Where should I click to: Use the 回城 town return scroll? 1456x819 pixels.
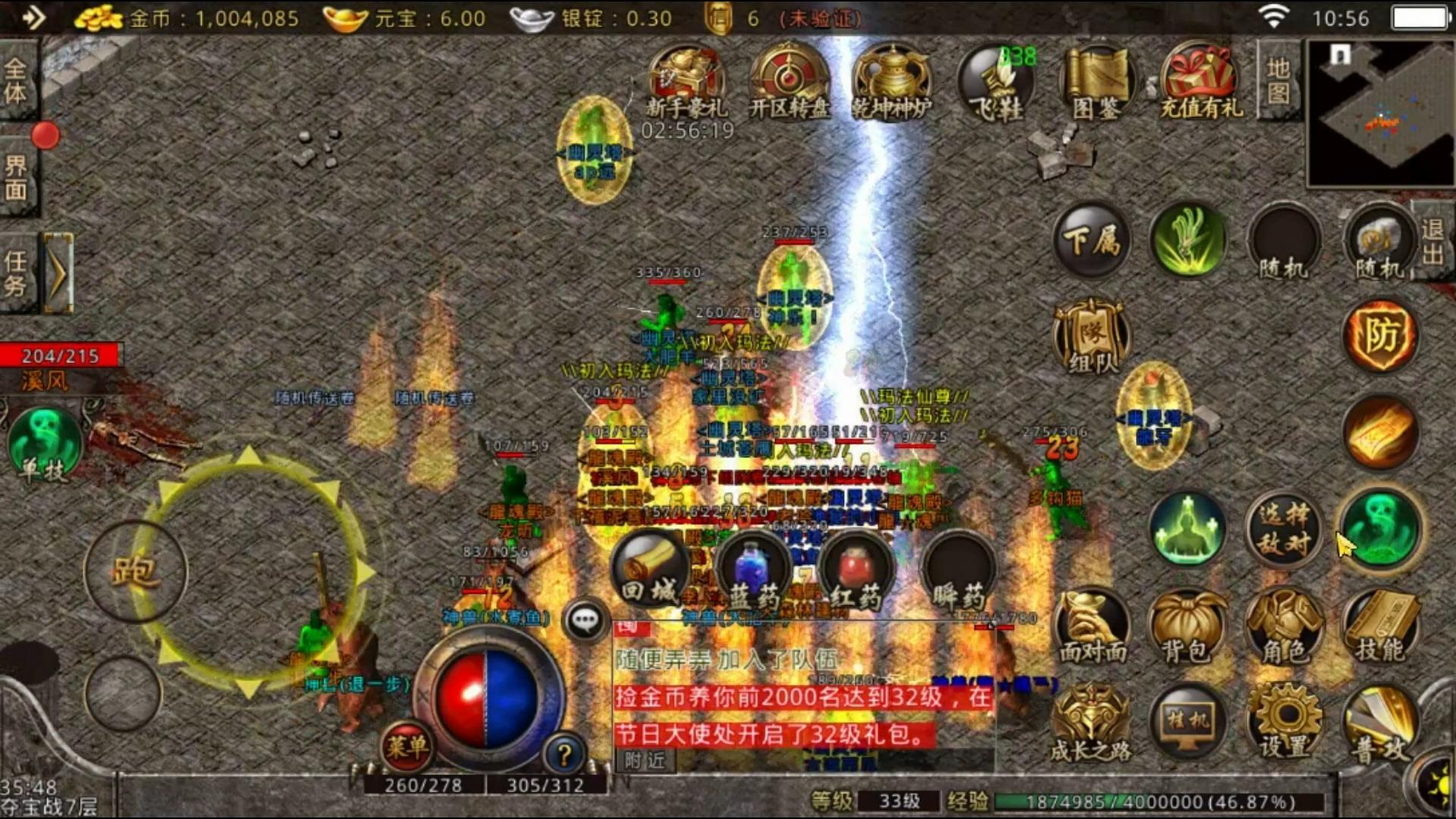coord(649,570)
